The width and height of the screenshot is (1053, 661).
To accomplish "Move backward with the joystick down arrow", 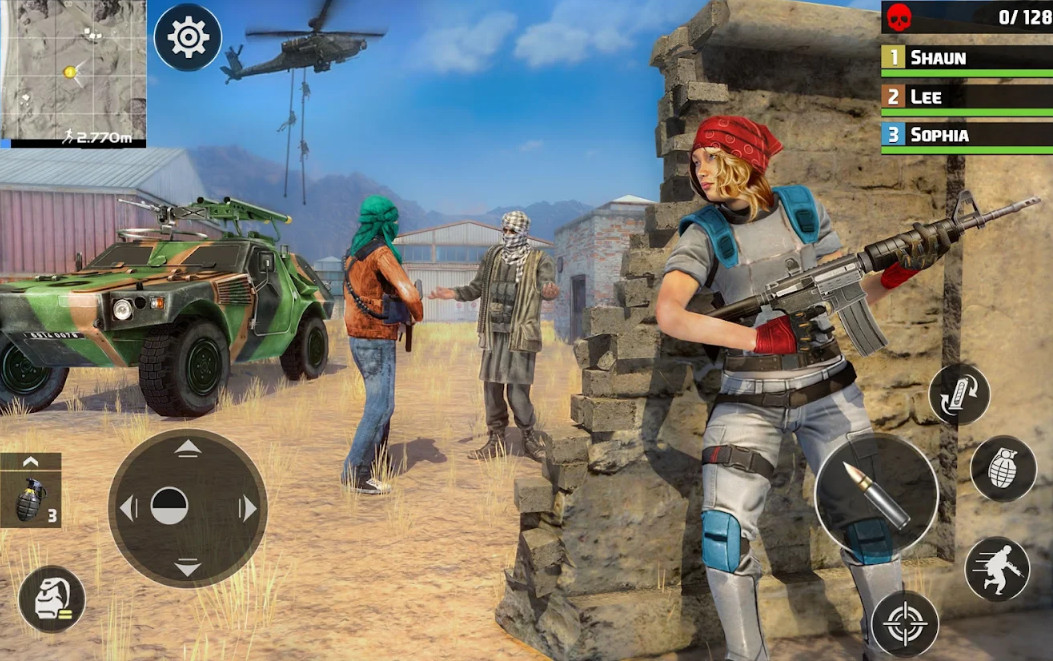I will pos(188,568).
